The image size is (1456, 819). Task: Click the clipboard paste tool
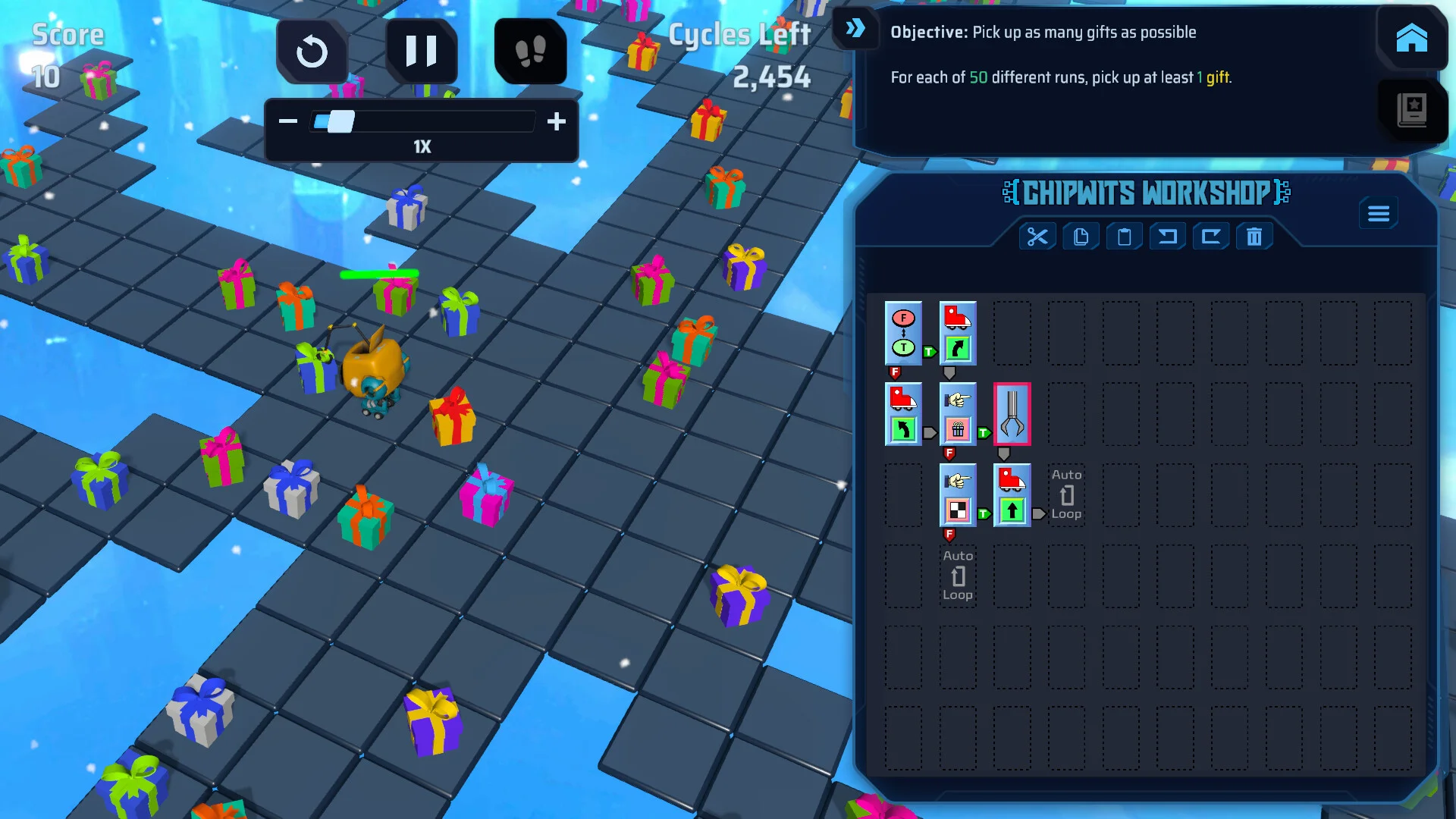tap(1124, 237)
